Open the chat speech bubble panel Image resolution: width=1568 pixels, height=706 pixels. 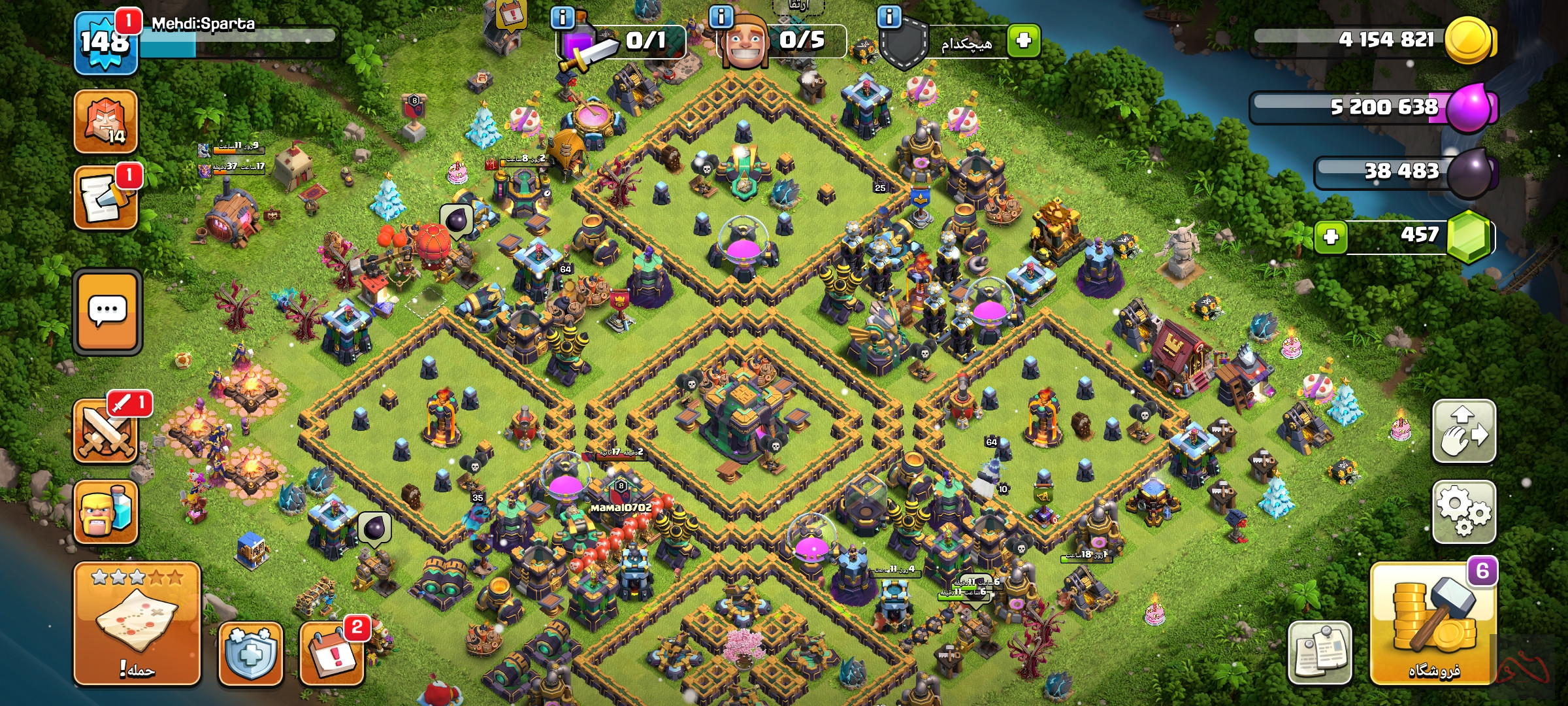click(108, 312)
